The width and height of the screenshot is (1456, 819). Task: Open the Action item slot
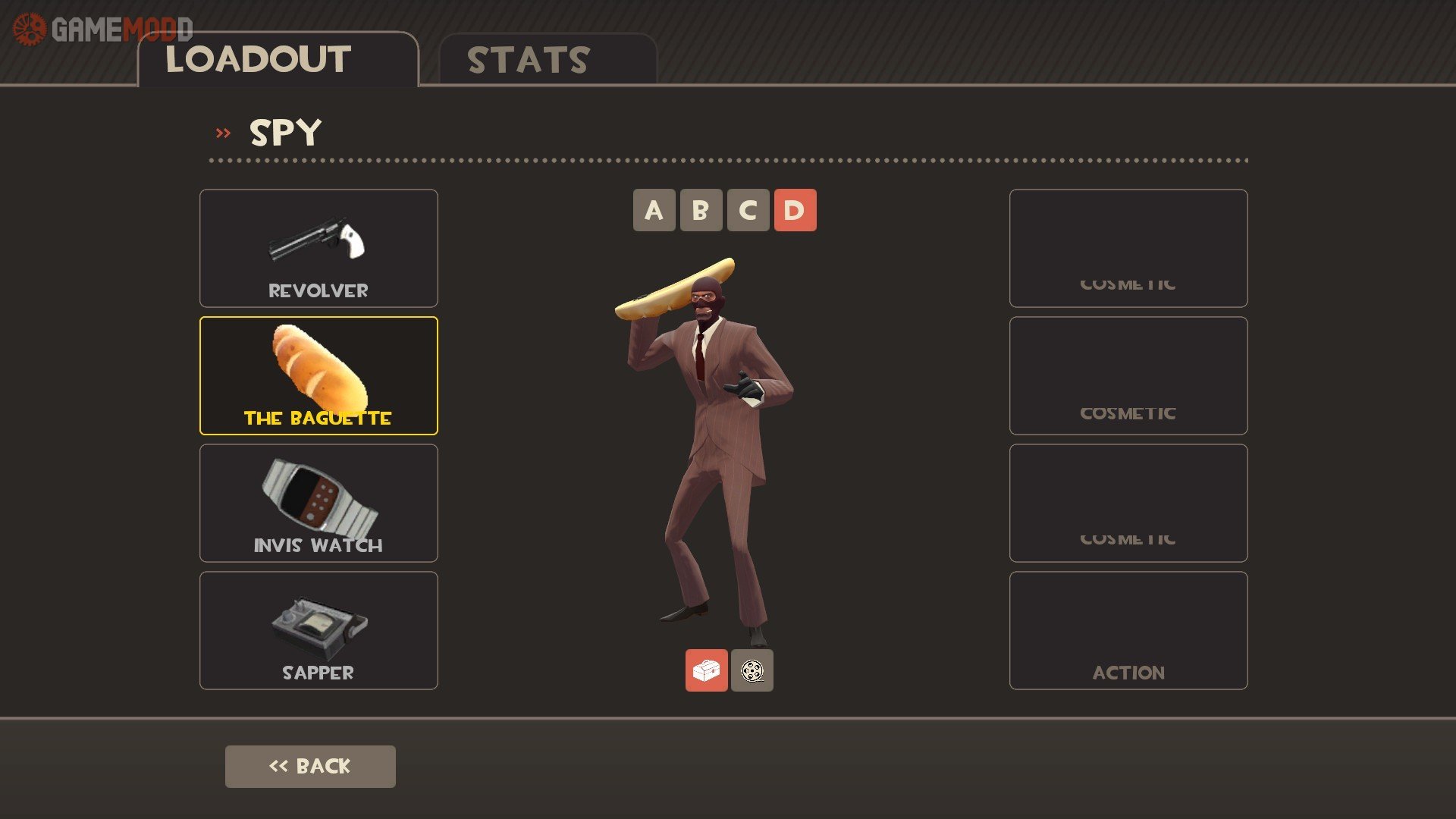point(1128,630)
